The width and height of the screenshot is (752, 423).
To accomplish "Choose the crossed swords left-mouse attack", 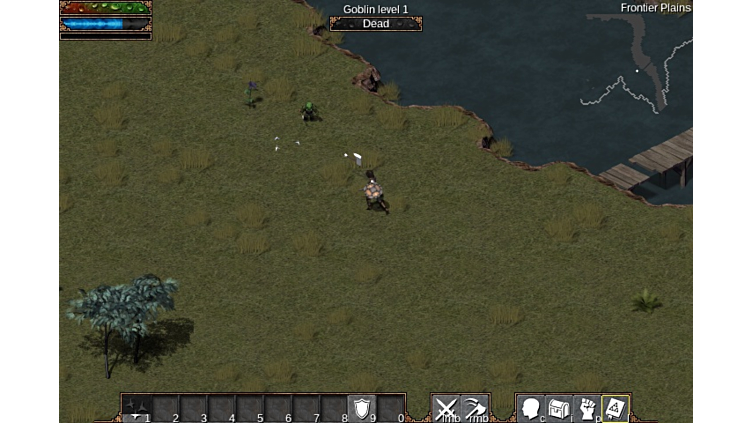I will point(446,408).
